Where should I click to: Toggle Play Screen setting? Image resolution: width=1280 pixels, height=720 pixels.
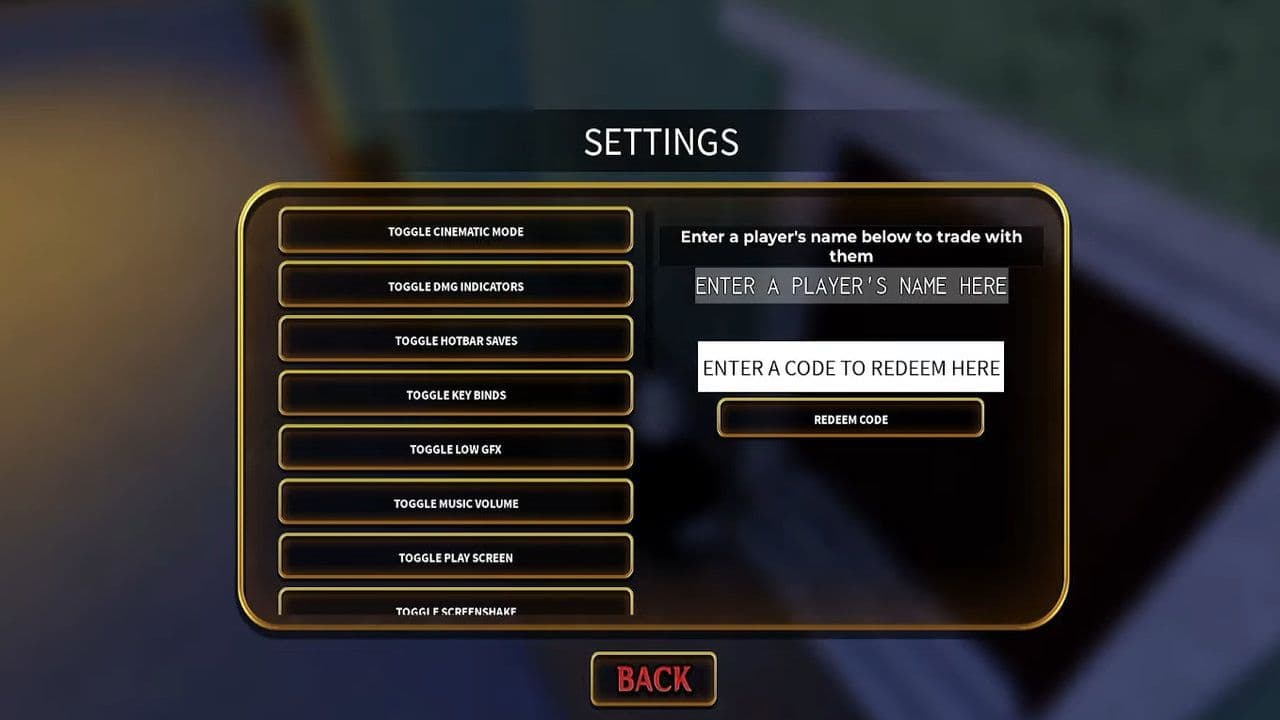click(457, 557)
